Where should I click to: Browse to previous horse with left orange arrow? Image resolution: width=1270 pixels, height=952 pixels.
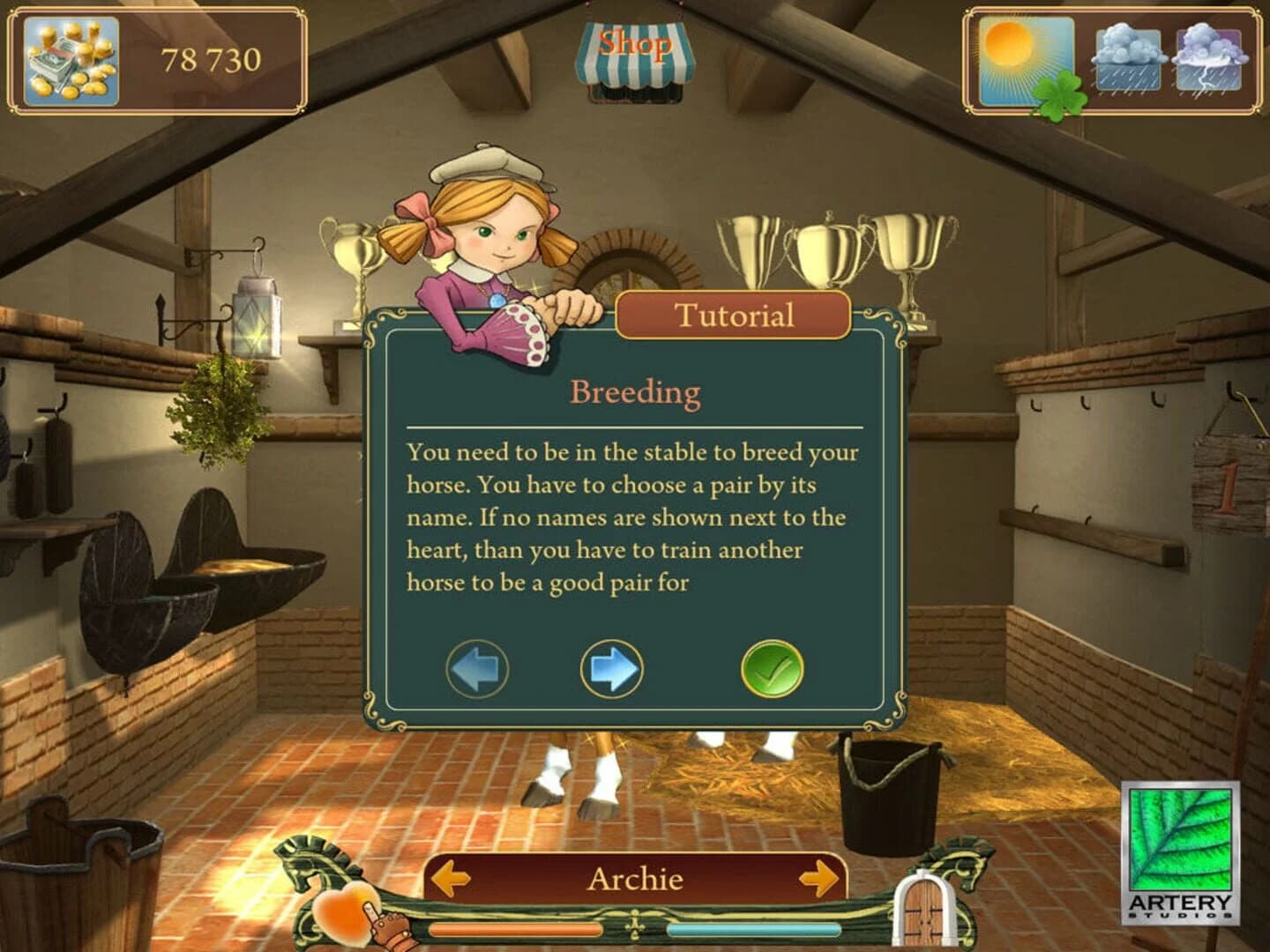coord(450,879)
